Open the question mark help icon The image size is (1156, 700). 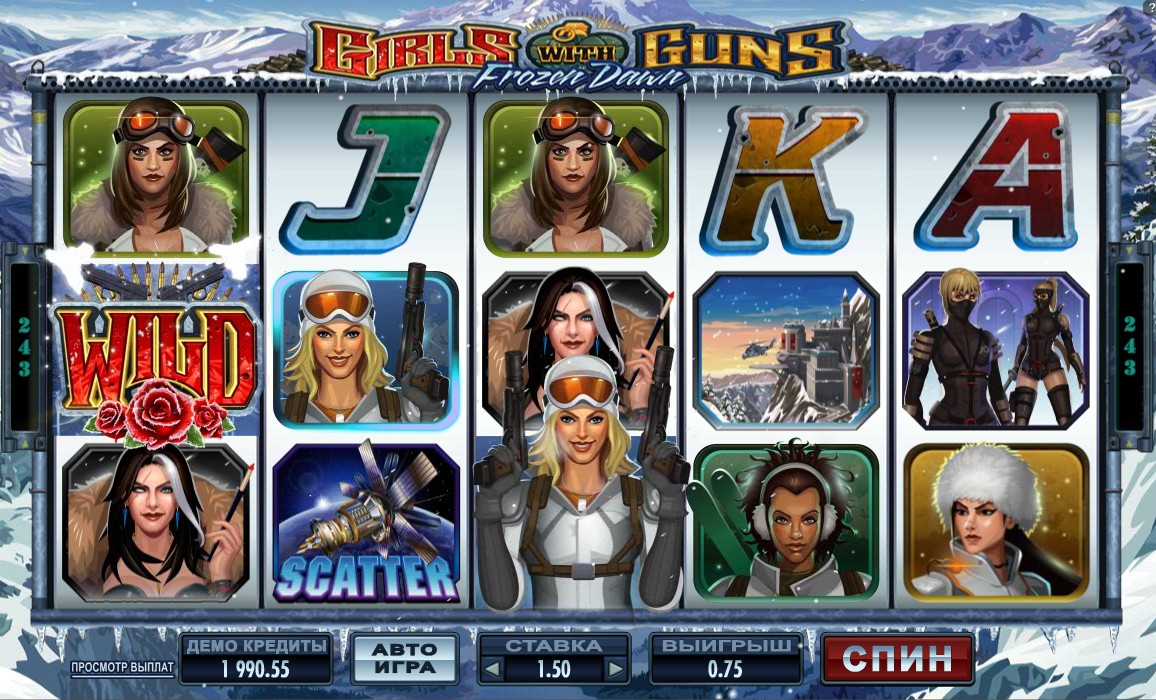point(1150,7)
